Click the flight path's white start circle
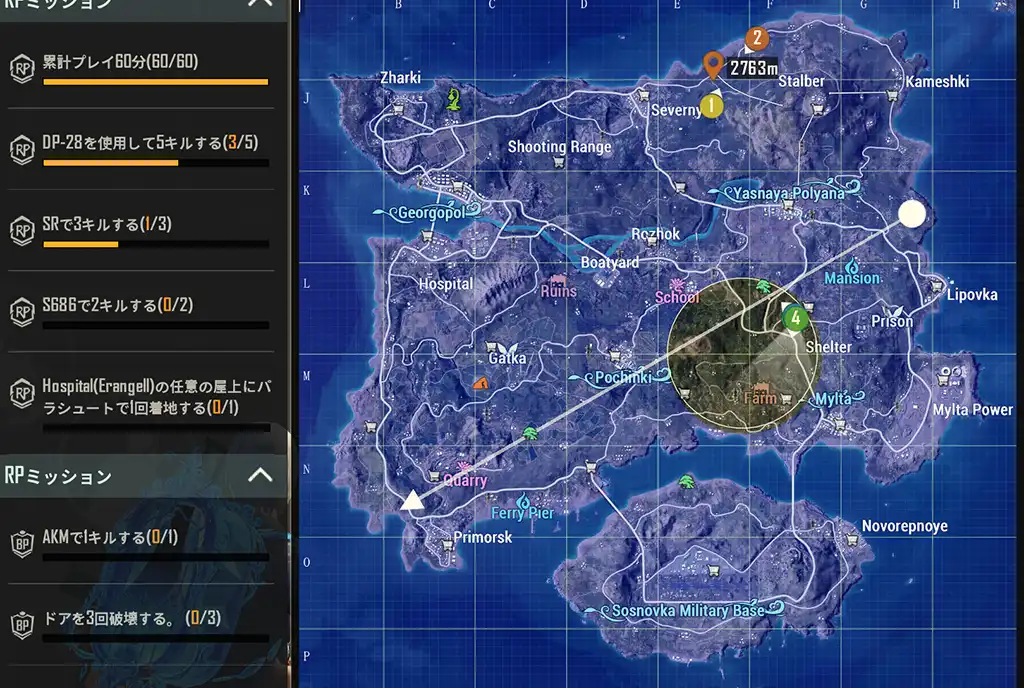The image size is (1024, 688). tap(911, 214)
